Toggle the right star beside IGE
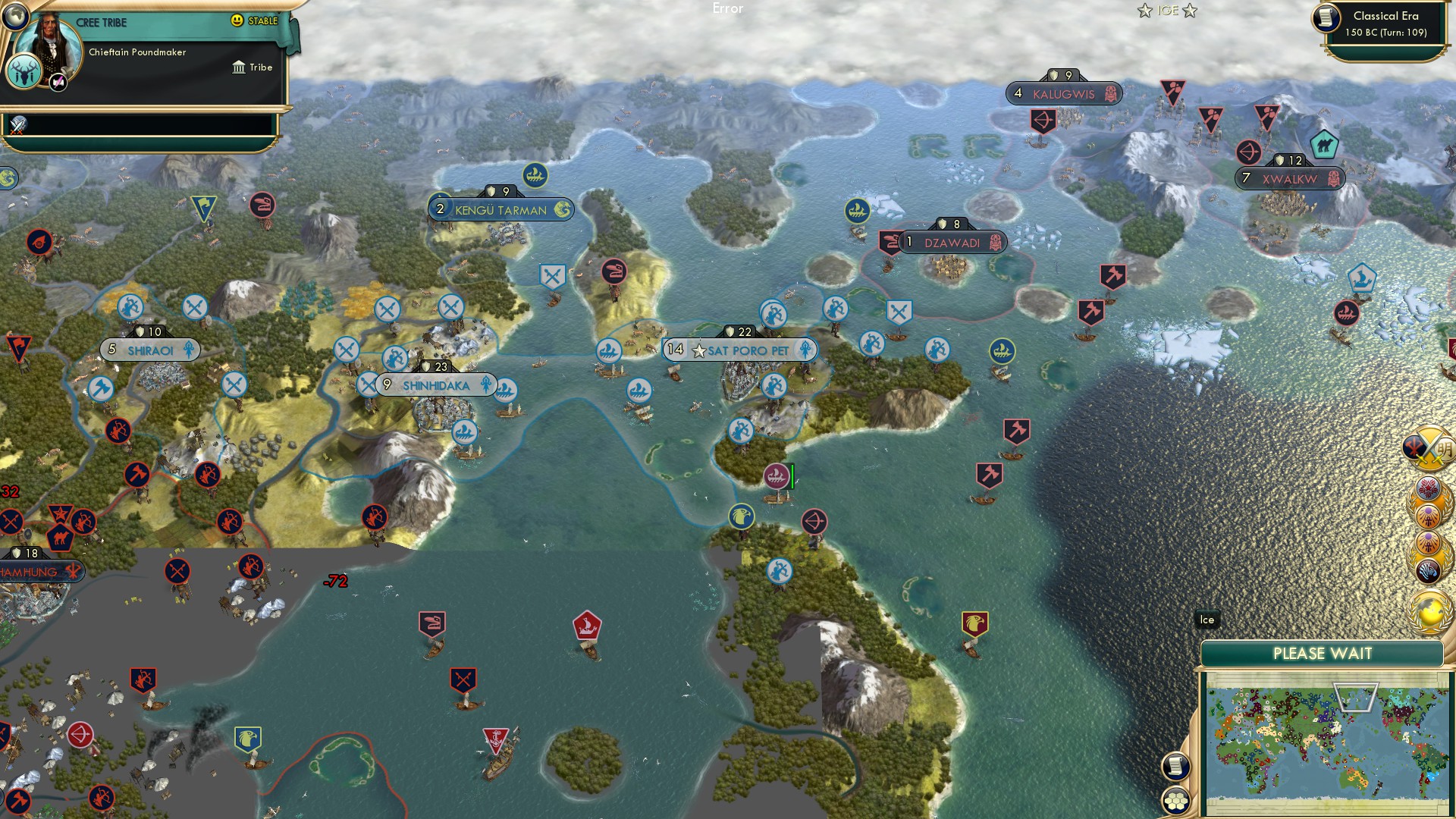Viewport: 1456px width, 819px height. click(x=1189, y=11)
